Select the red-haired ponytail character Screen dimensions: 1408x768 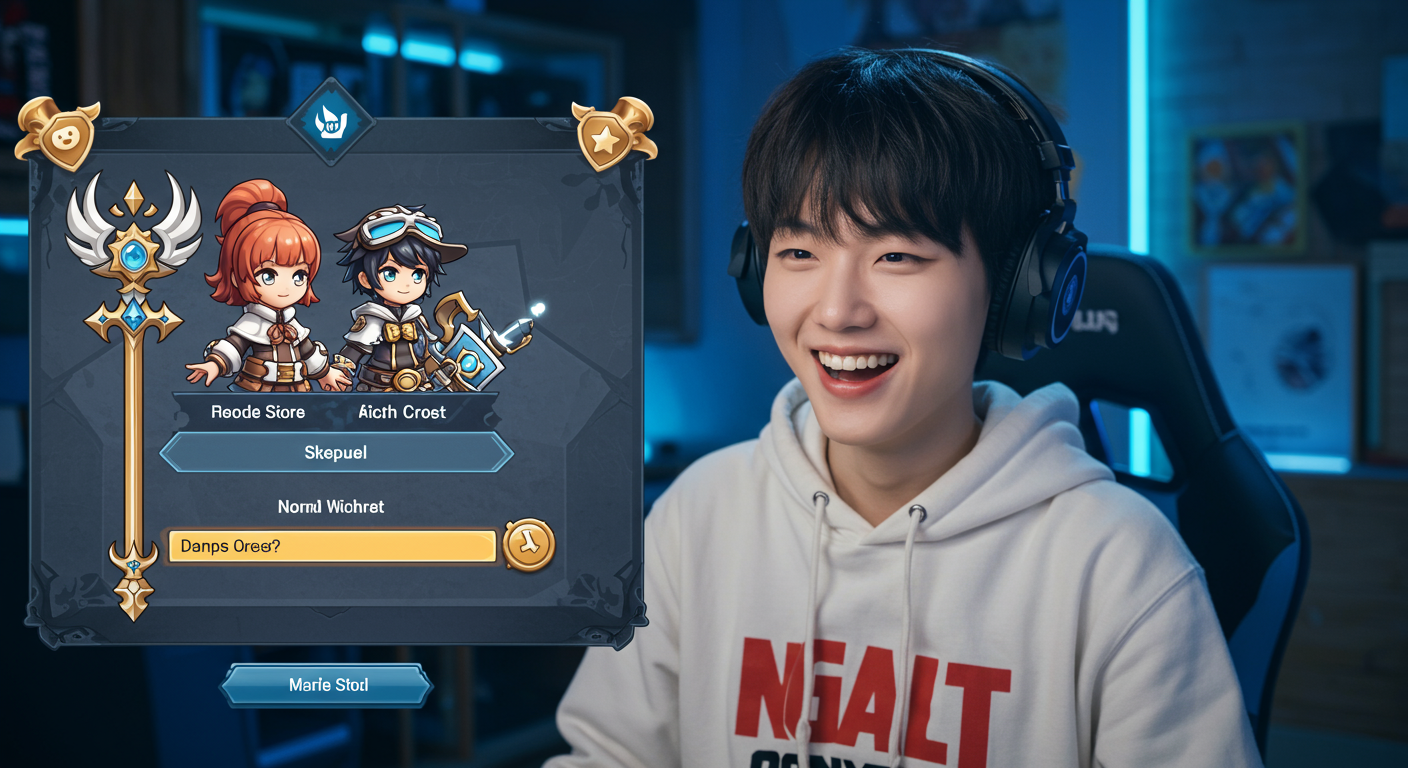[x=264, y=290]
